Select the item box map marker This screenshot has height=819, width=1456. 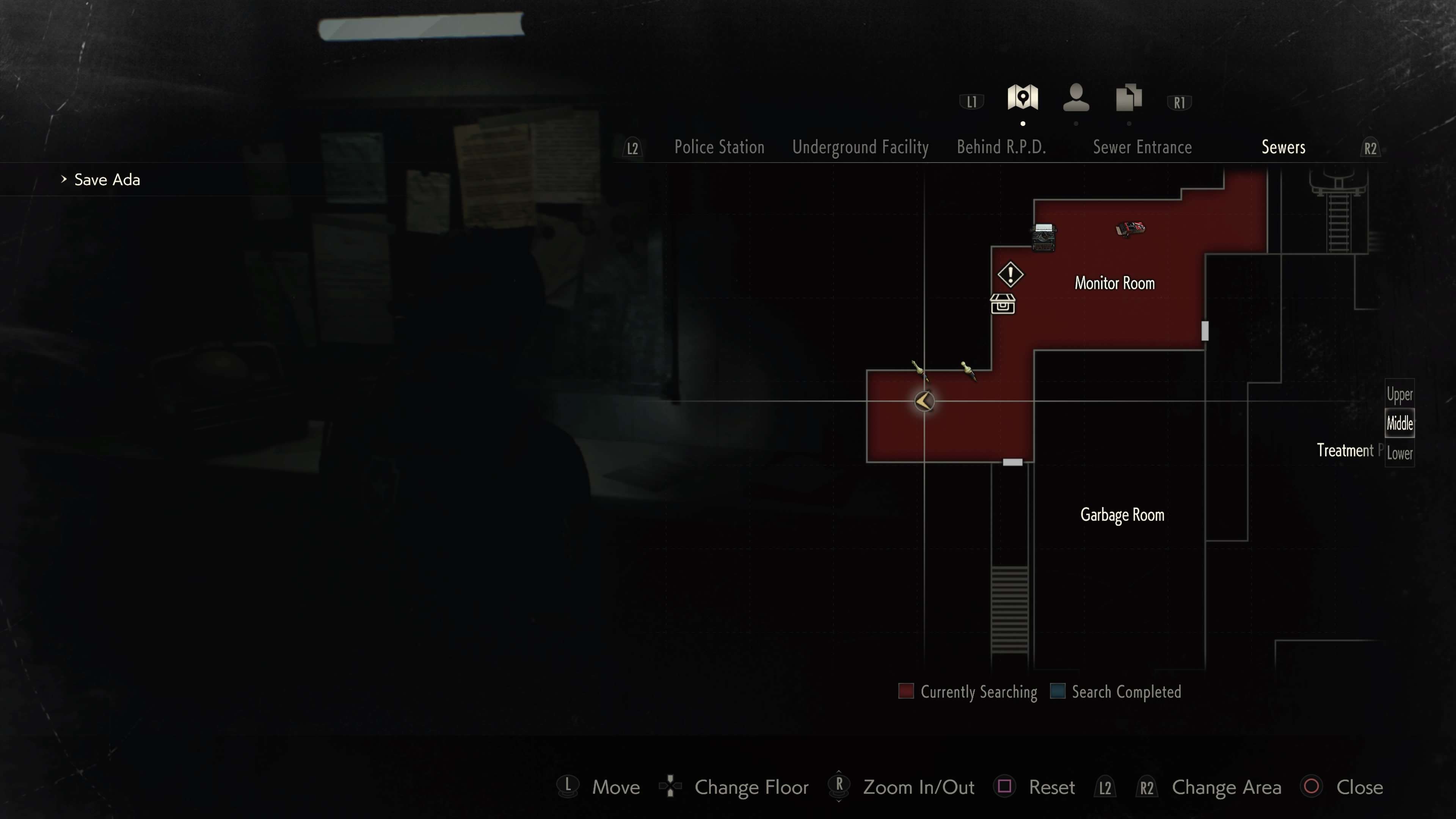[1003, 304]
